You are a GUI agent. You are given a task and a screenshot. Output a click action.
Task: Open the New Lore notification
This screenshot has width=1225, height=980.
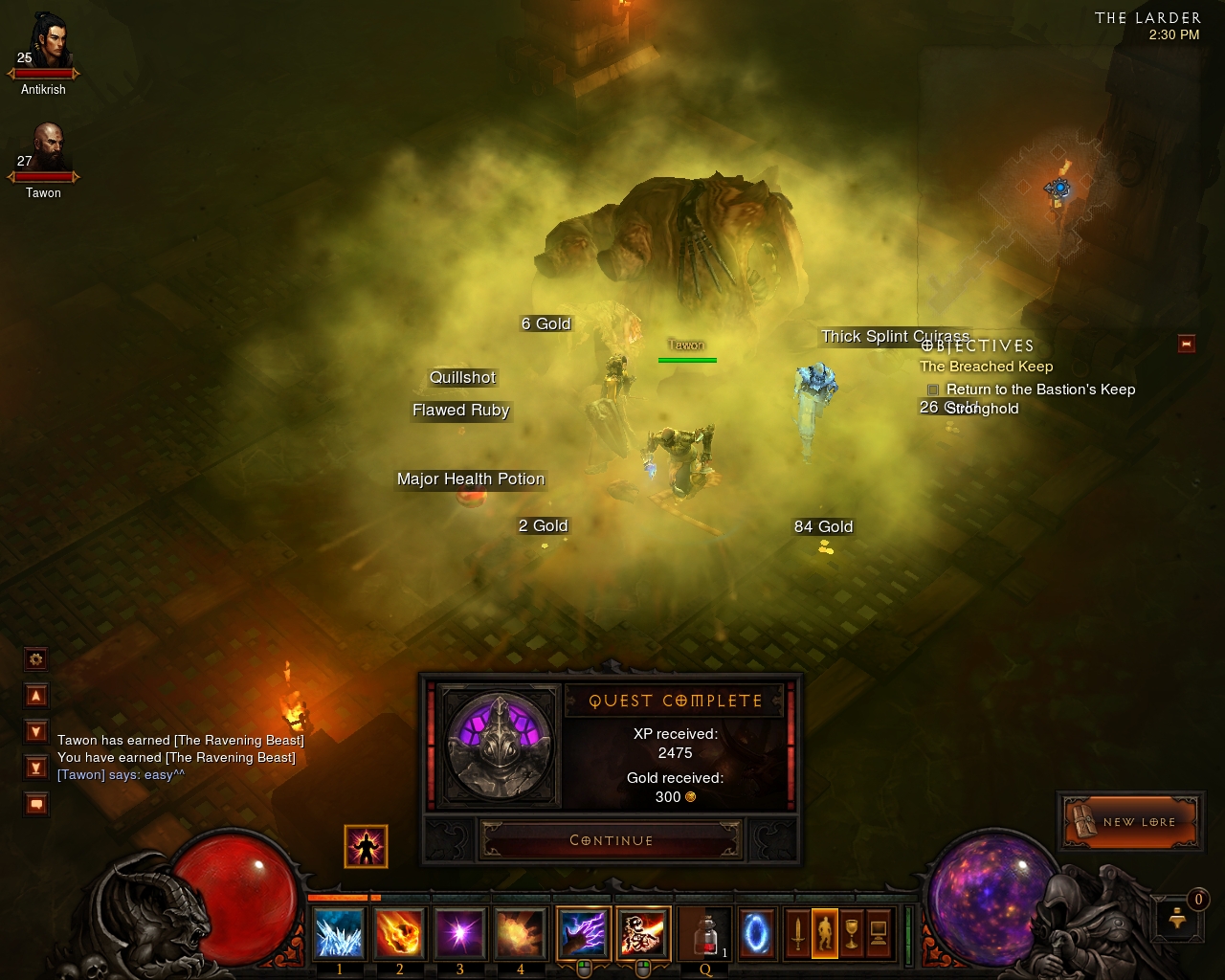[x=1129, y=821]
